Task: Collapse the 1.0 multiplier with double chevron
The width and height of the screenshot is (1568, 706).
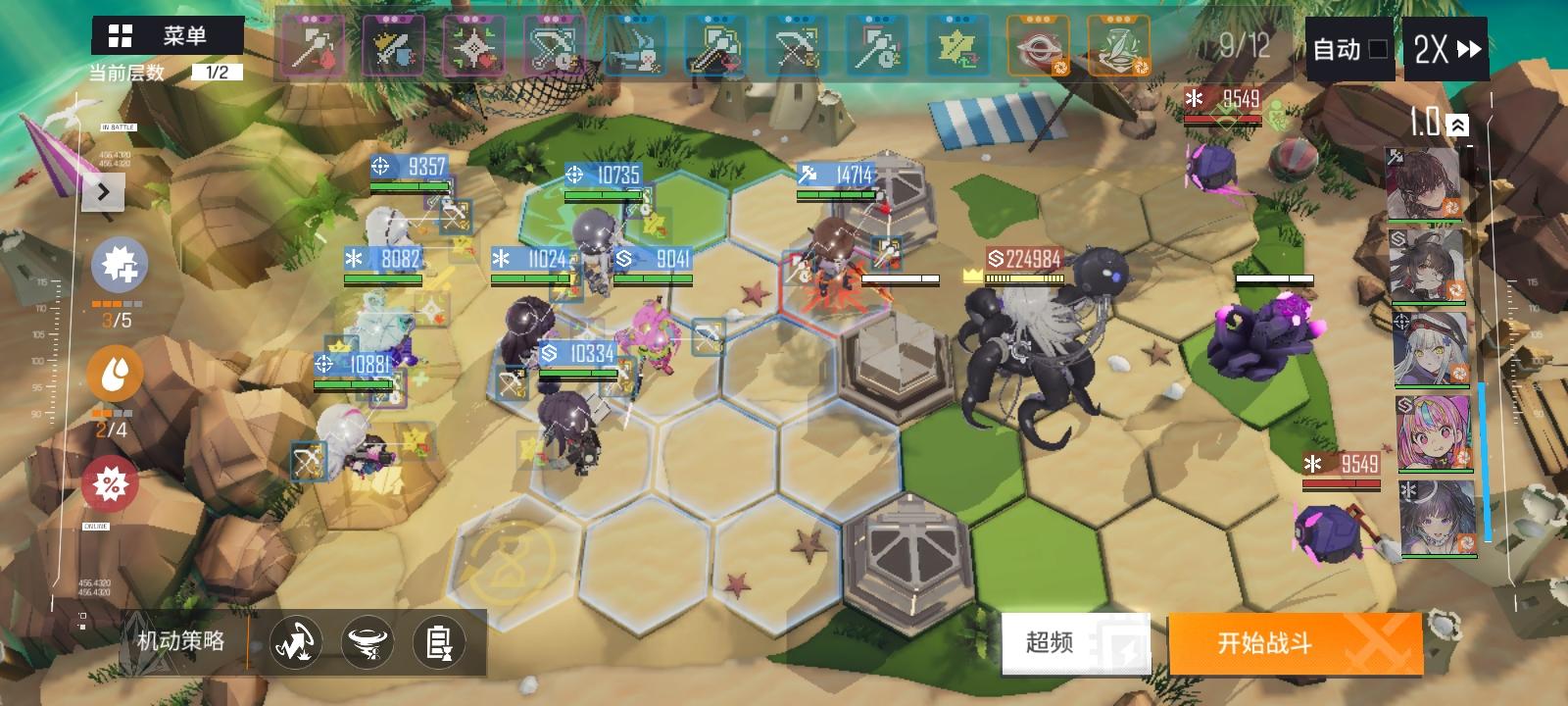Action: [1458, 124]
